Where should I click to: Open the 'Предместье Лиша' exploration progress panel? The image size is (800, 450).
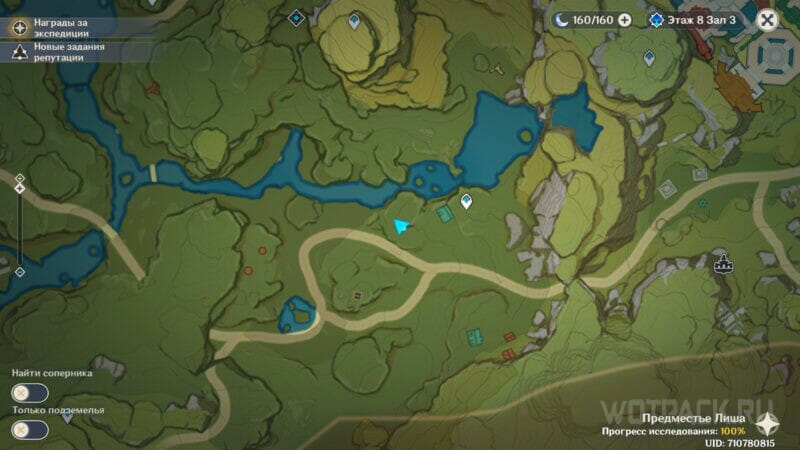click(680, 424)
